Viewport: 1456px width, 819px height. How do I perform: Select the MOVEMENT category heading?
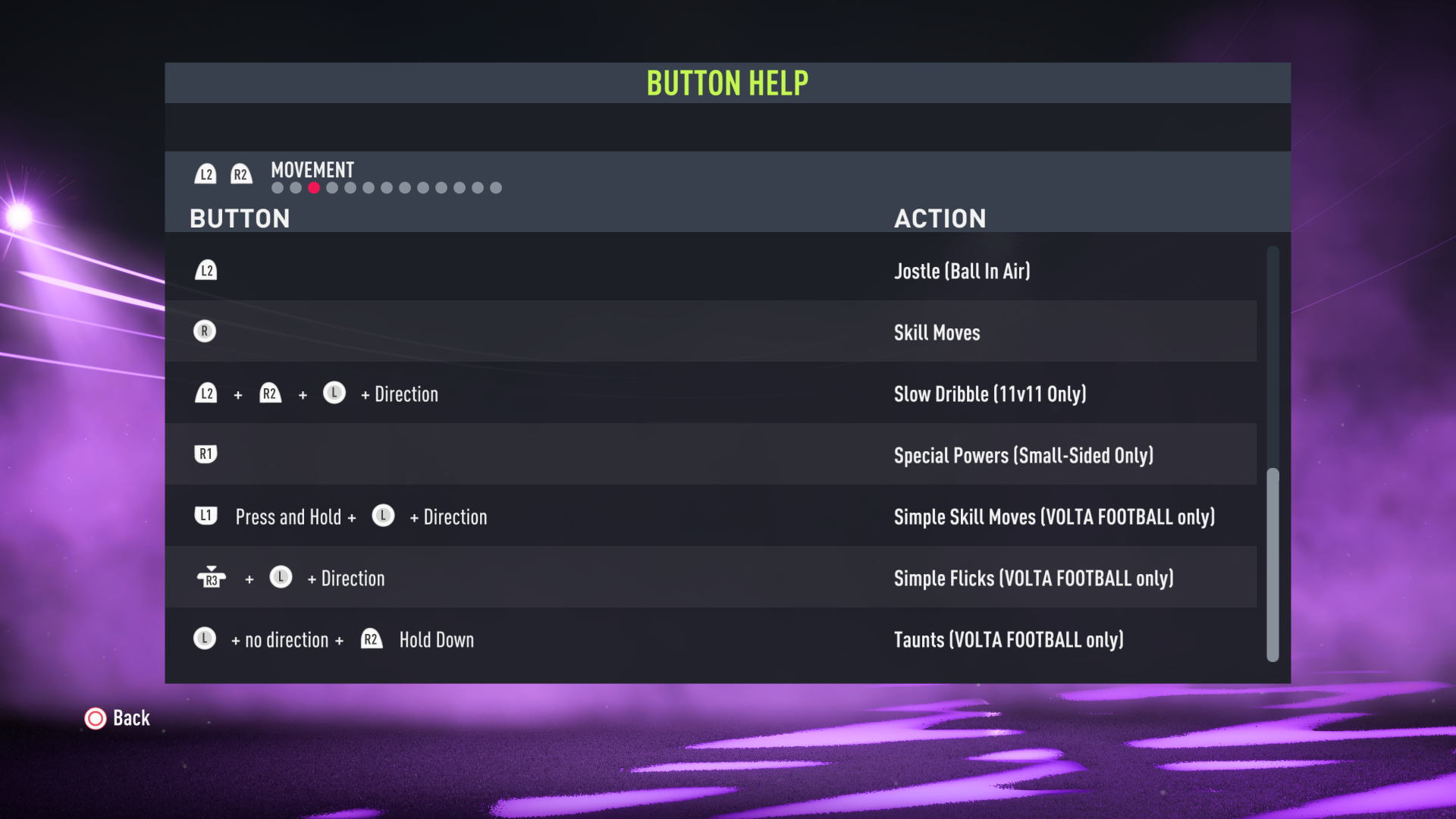point(312,170)
